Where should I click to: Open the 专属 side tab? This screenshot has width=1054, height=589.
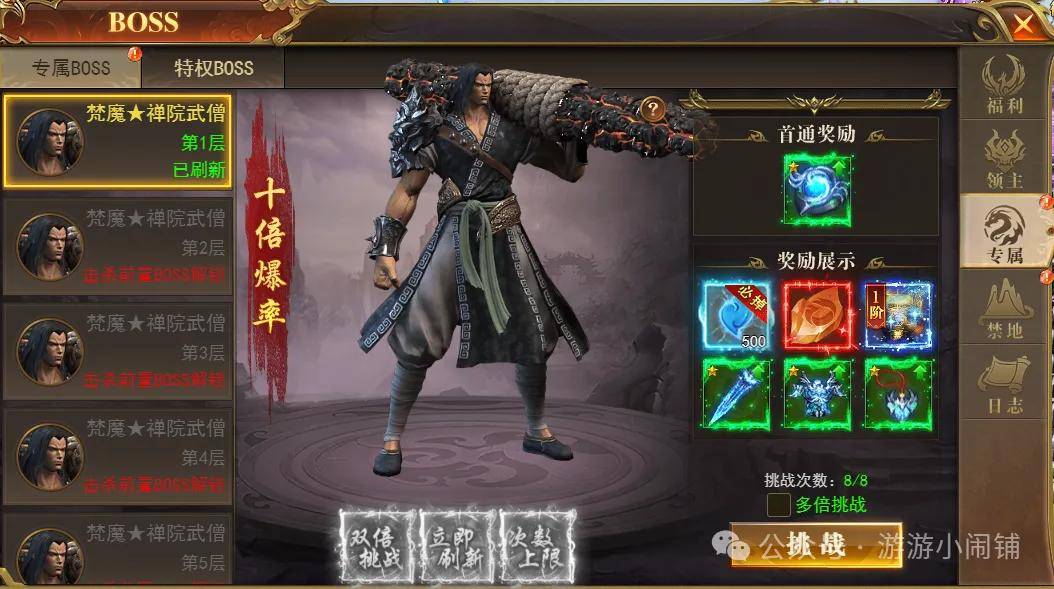pos(1003,232)
